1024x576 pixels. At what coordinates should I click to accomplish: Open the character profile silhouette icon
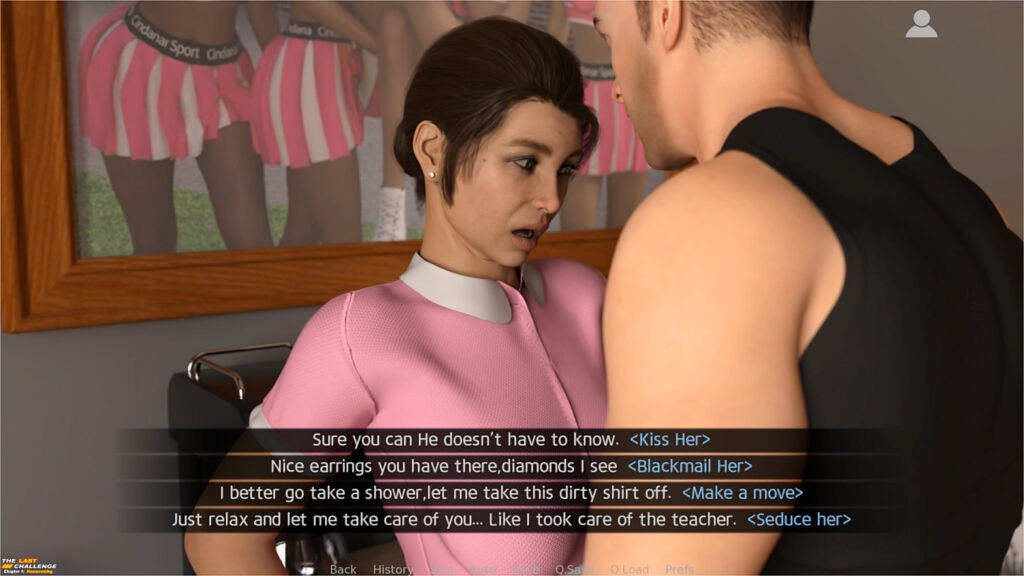(921, 25)
